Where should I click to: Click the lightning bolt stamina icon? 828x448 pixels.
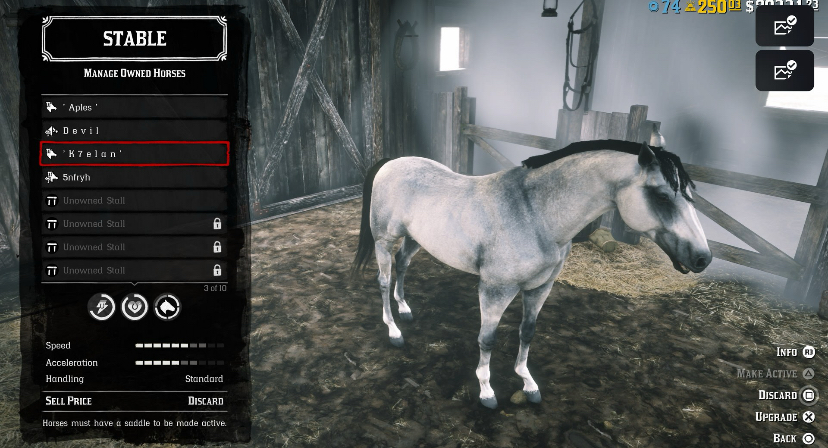[x=103, y=307]
